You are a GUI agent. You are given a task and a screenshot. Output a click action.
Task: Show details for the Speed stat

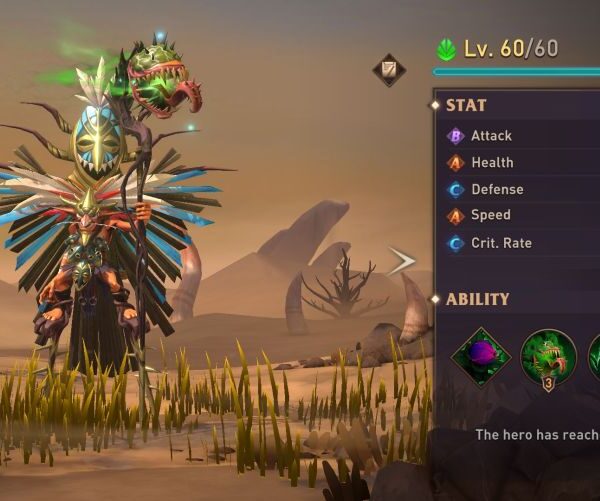click(x=490, y=215)
